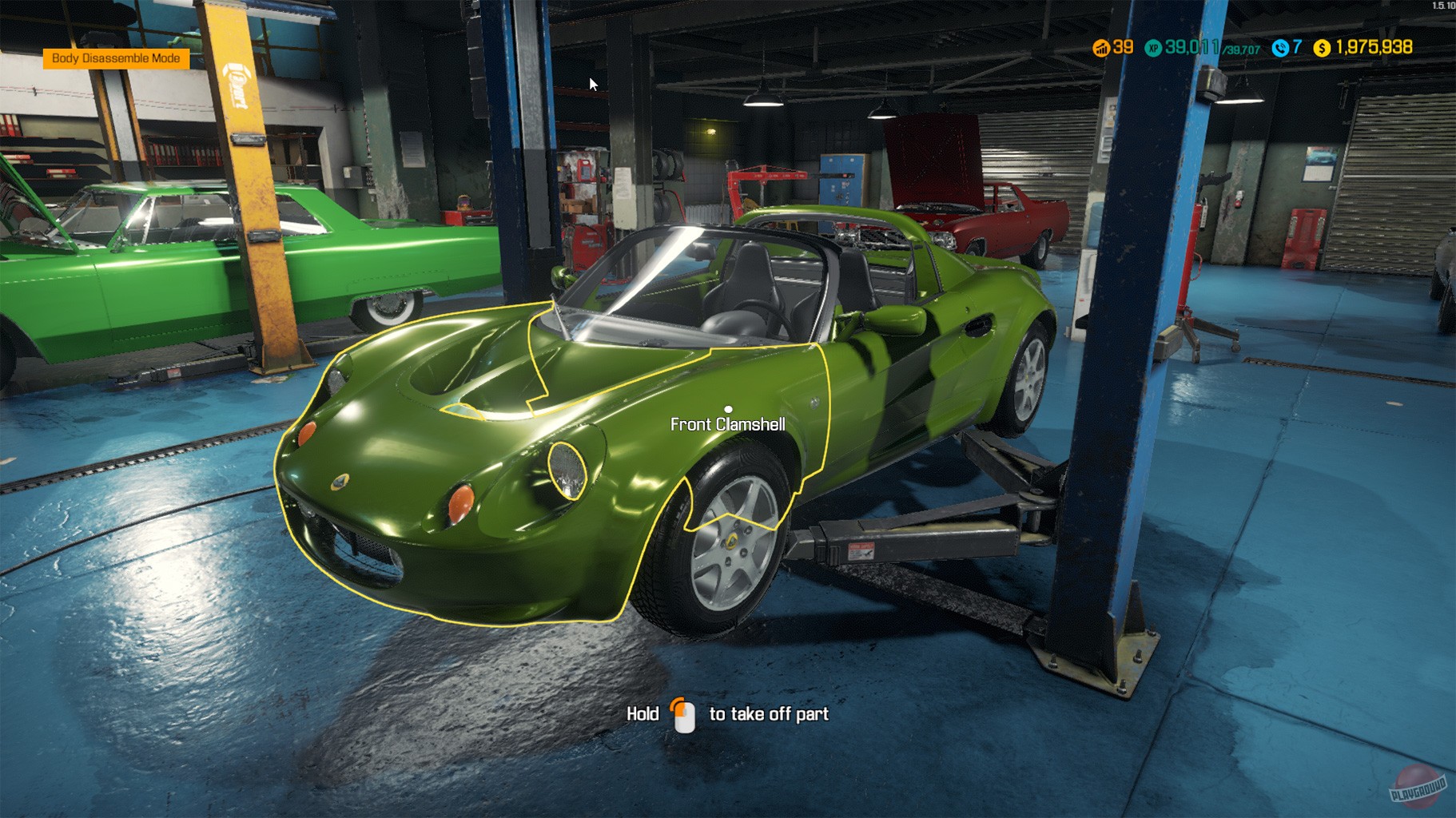Viewport: 1456px width, 818px height.
Task: Click the Body Disassemble Mode badge
Action: pyautogui.click(x=116, y=59)
